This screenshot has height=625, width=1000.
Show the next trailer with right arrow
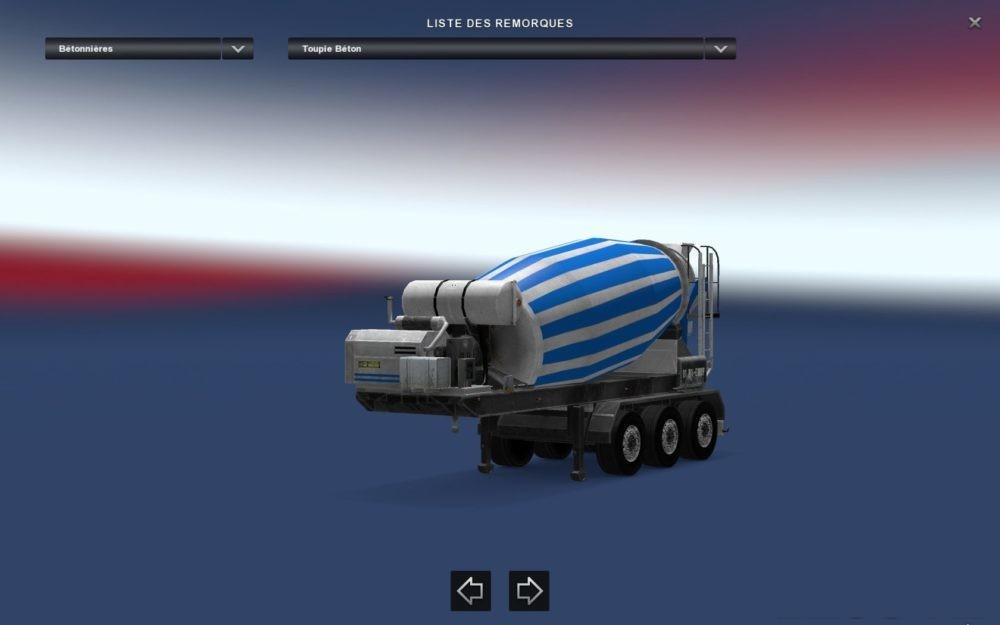click(529, 591)
